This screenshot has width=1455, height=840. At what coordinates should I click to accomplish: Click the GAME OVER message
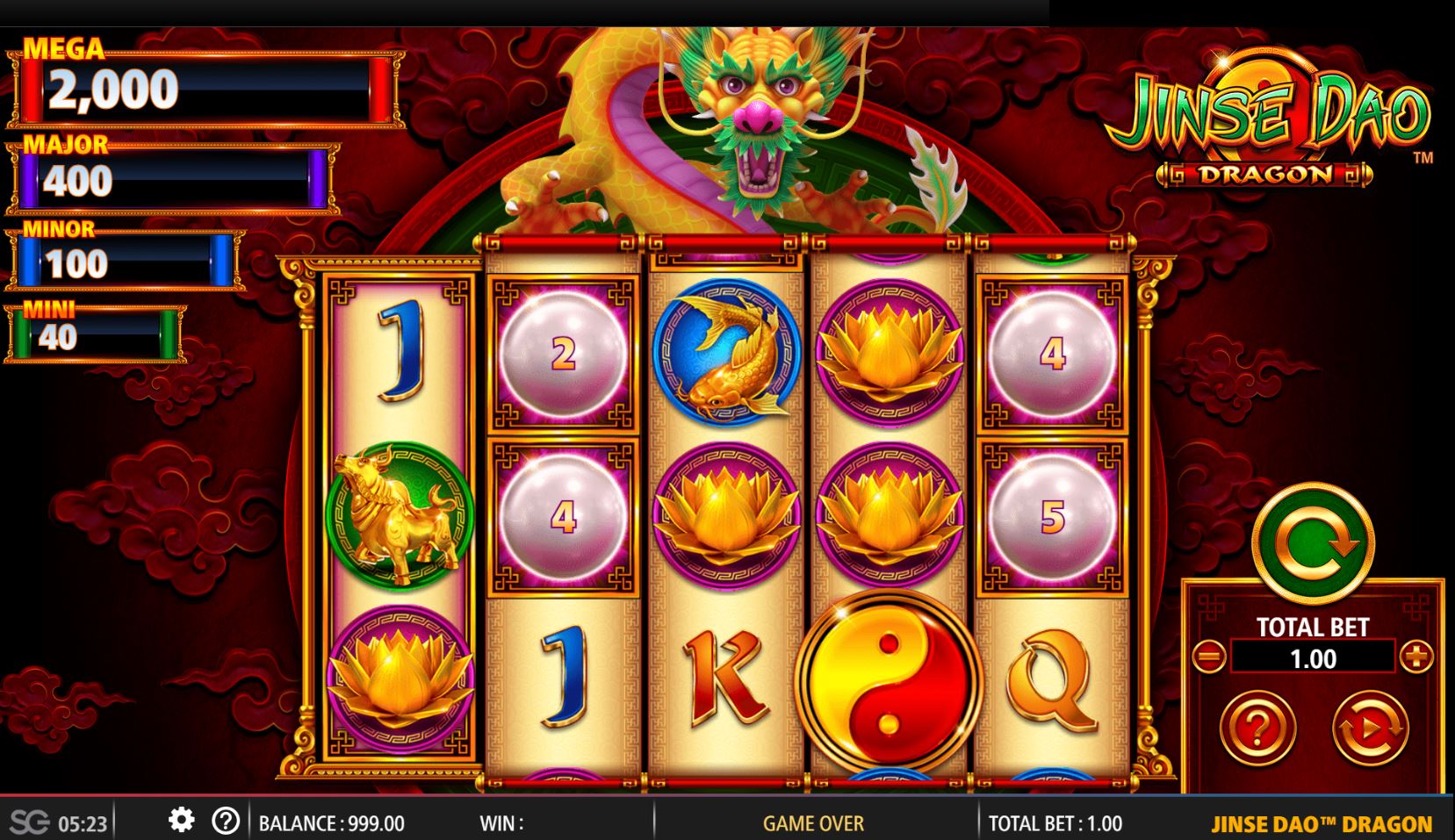click(812, 822)
